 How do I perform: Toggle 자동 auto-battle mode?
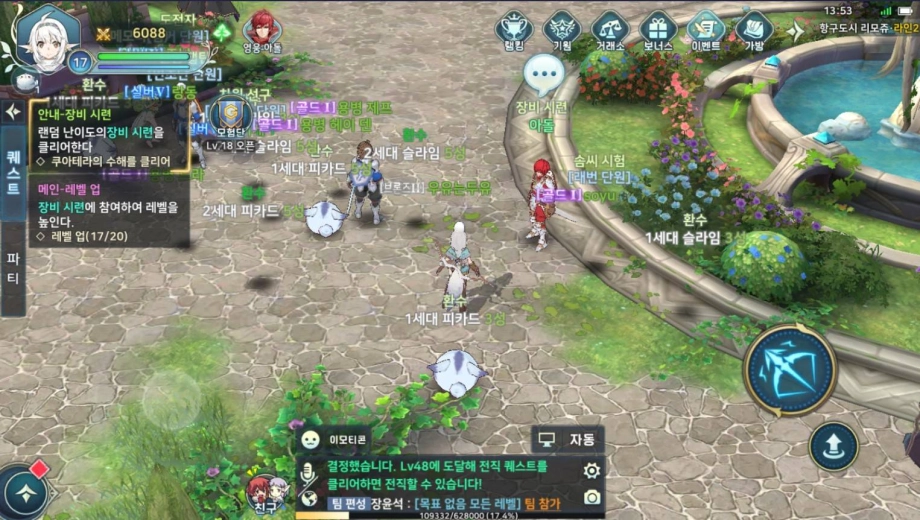568,439
